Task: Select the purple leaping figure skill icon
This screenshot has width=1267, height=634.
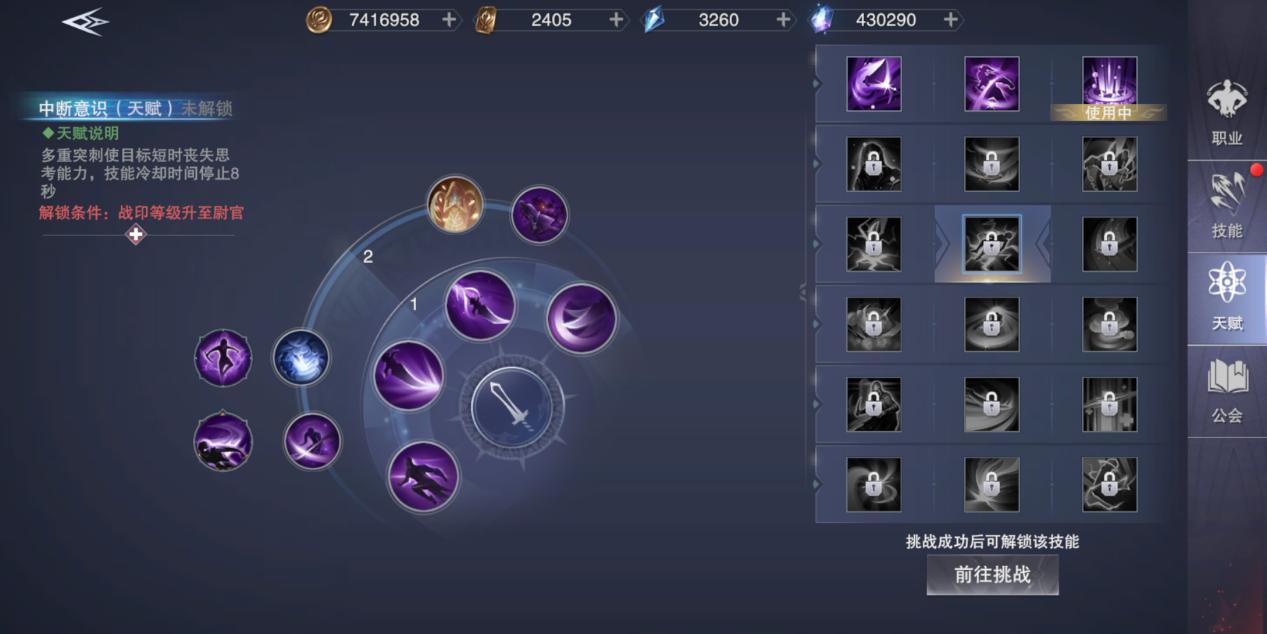Action: pyautogui.click(x=223, y=357)
